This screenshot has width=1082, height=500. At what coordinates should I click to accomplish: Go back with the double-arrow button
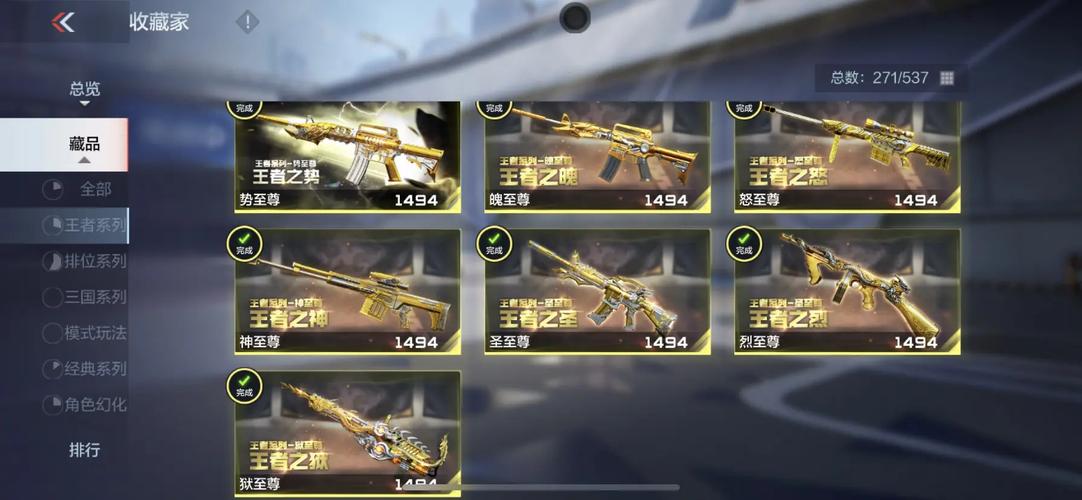[63, 22]
